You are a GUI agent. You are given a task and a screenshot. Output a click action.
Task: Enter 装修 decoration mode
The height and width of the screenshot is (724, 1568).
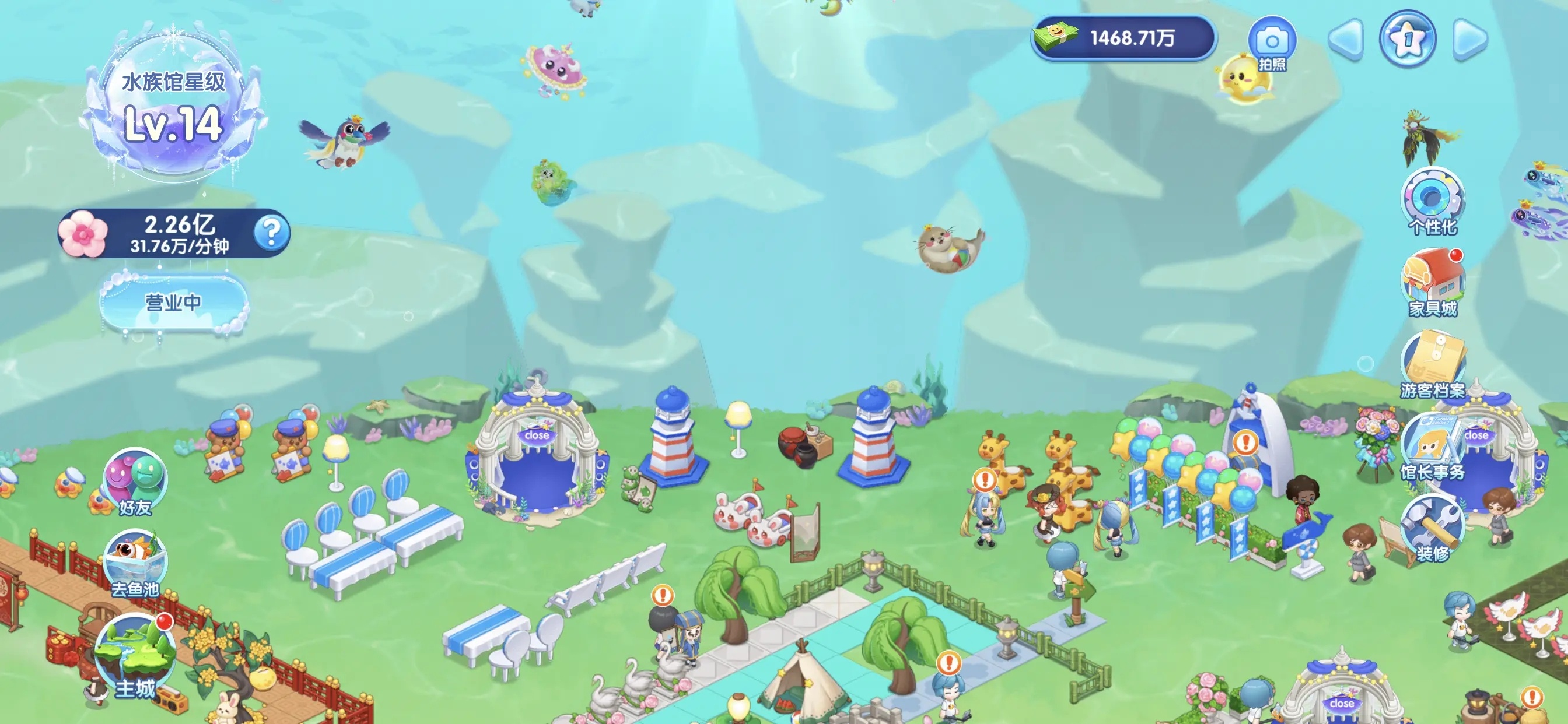[x=1432, y=530]
